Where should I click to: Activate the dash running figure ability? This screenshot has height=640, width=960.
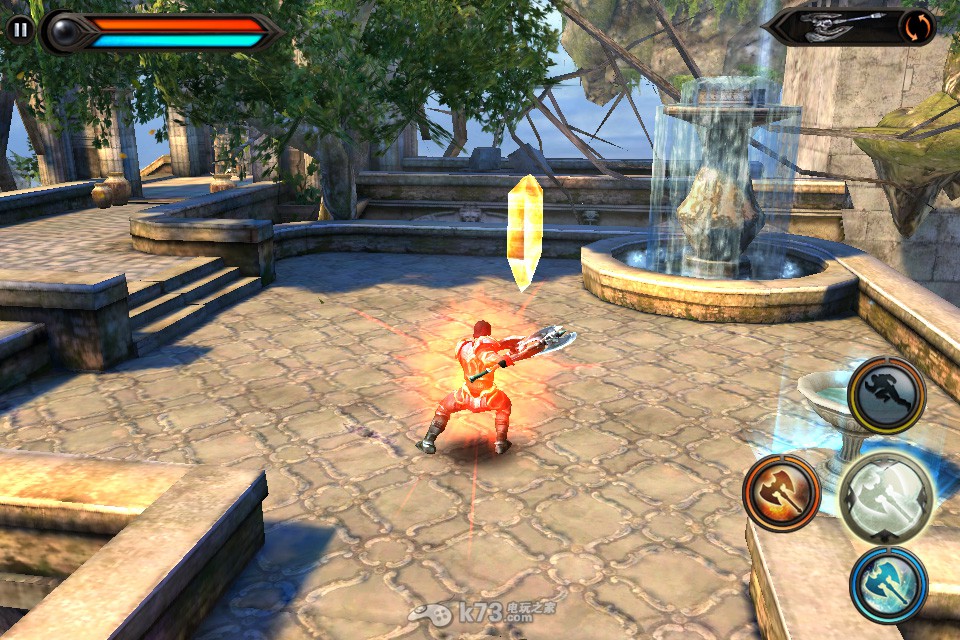(x=886, y=395)
